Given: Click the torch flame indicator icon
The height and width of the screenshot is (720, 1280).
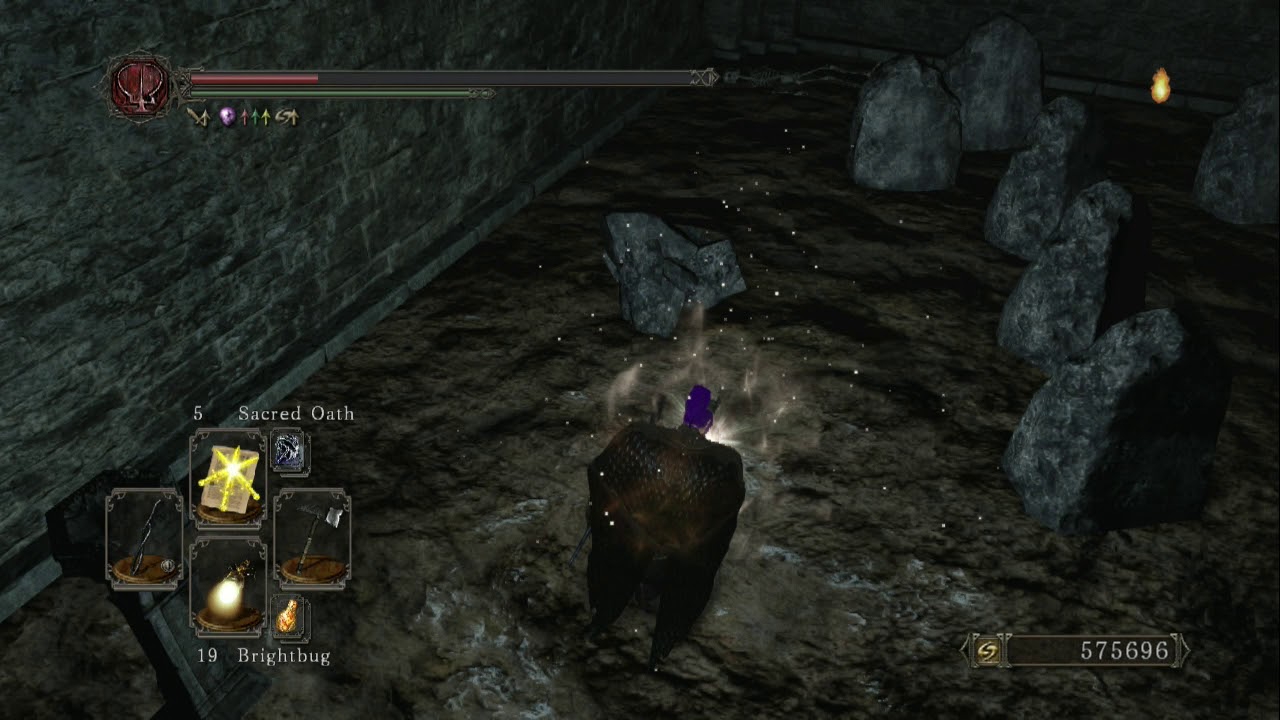Looking at the screenshot, I should click(1160, 85).
